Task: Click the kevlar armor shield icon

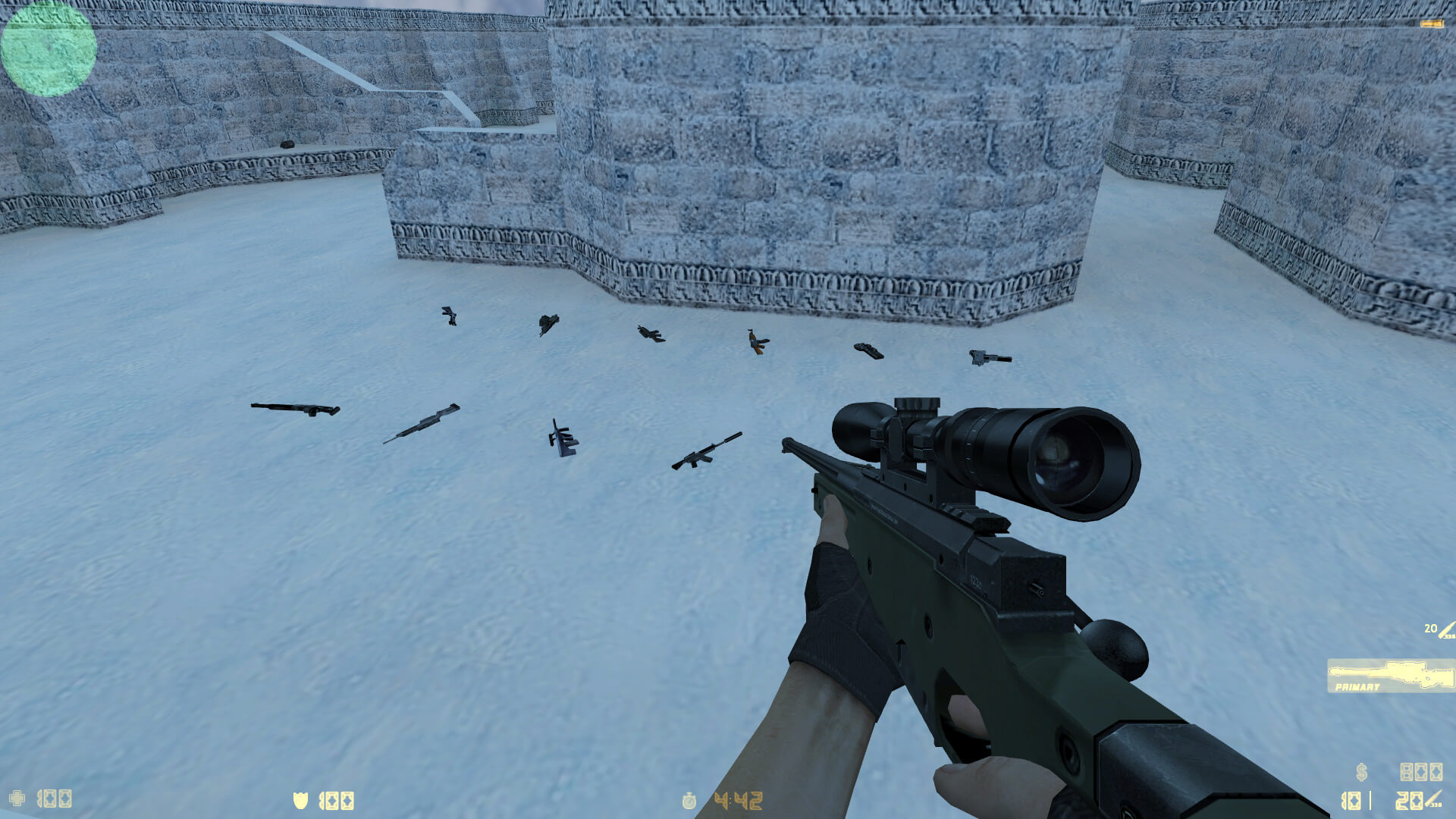Action: click(x=300, y=800)
